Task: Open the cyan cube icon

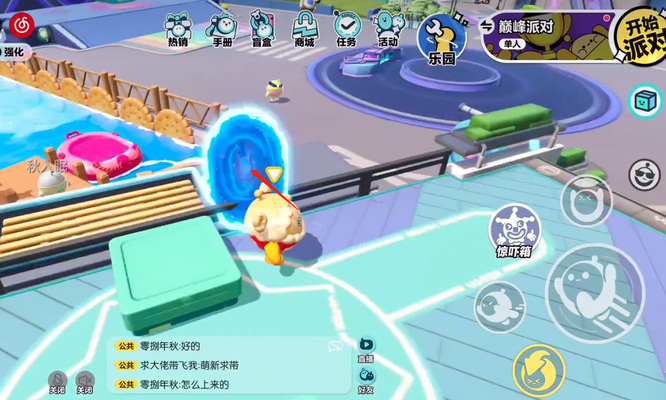Action: click(645, 101)
